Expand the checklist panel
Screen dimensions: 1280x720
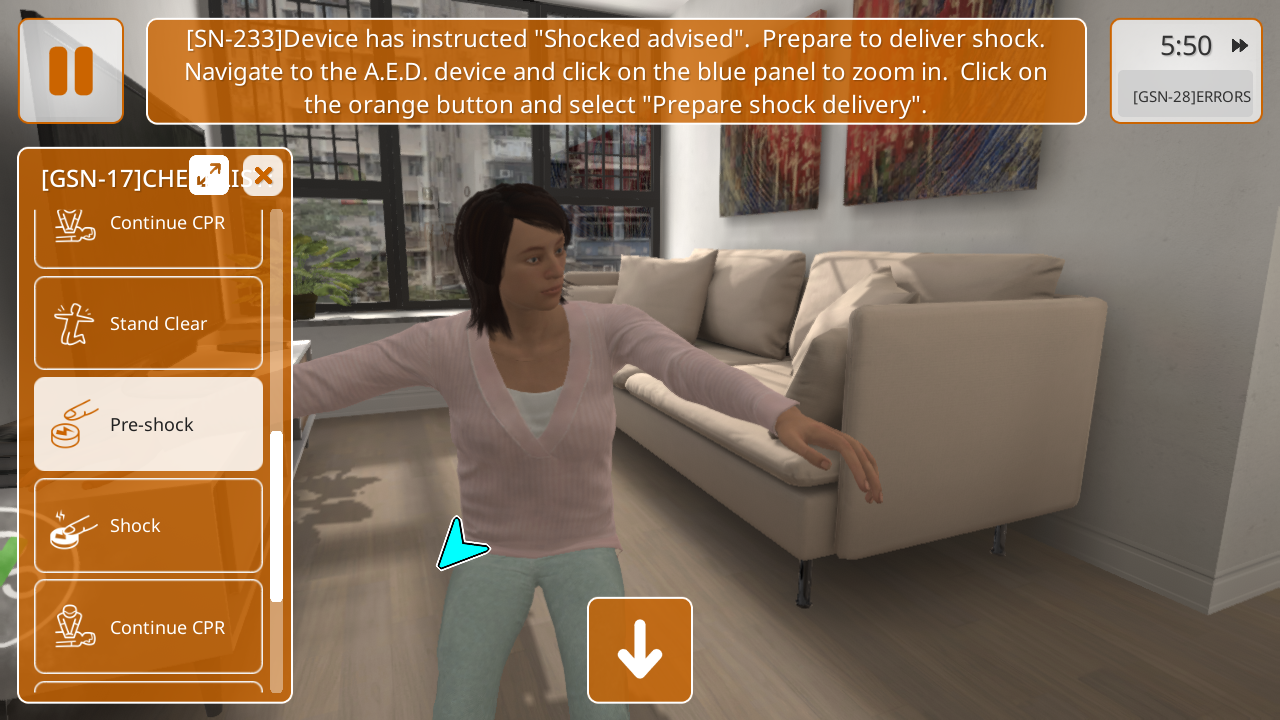coord(209,176)
